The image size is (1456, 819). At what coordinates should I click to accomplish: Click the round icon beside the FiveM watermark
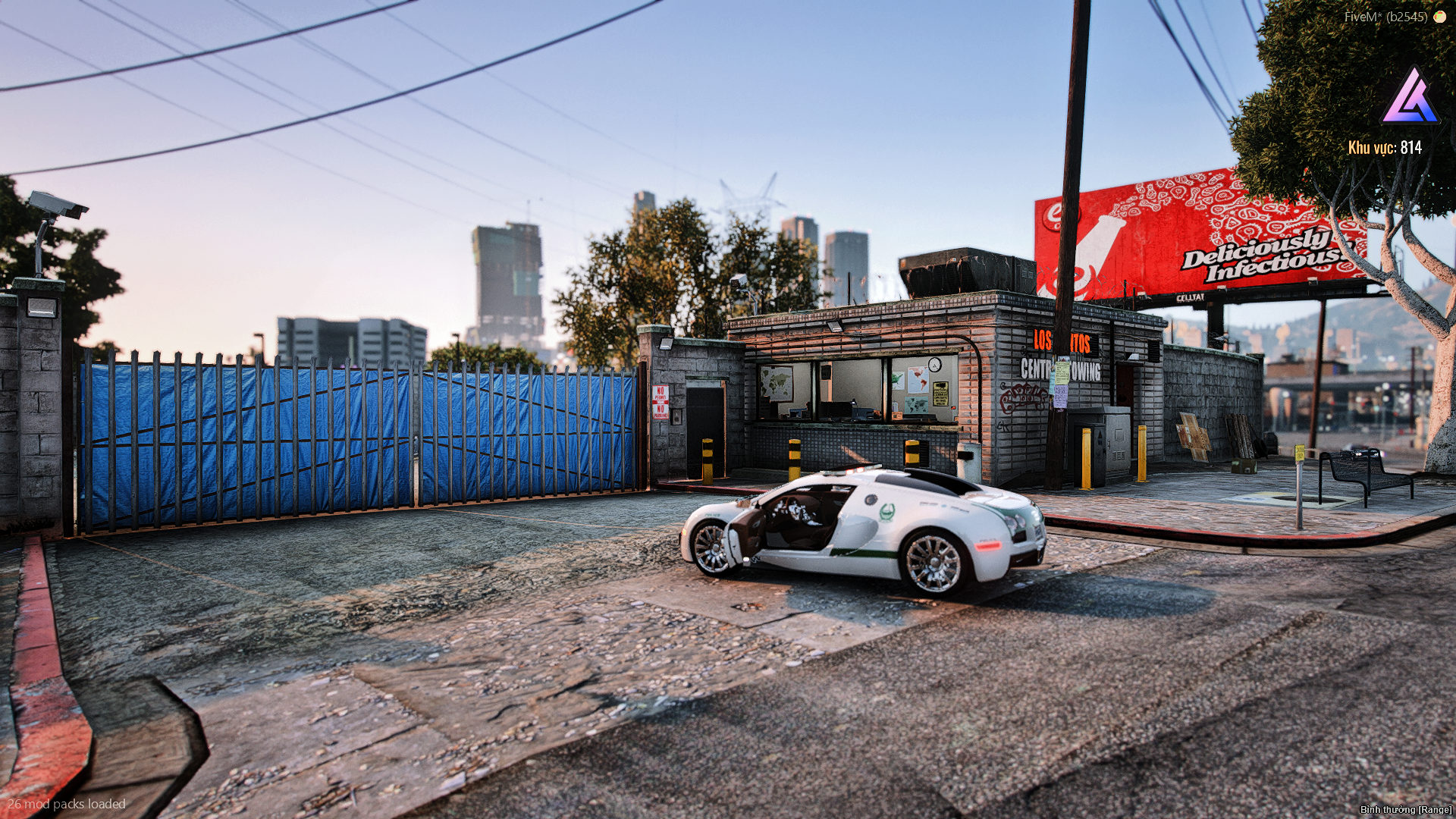pos(1439,17)
